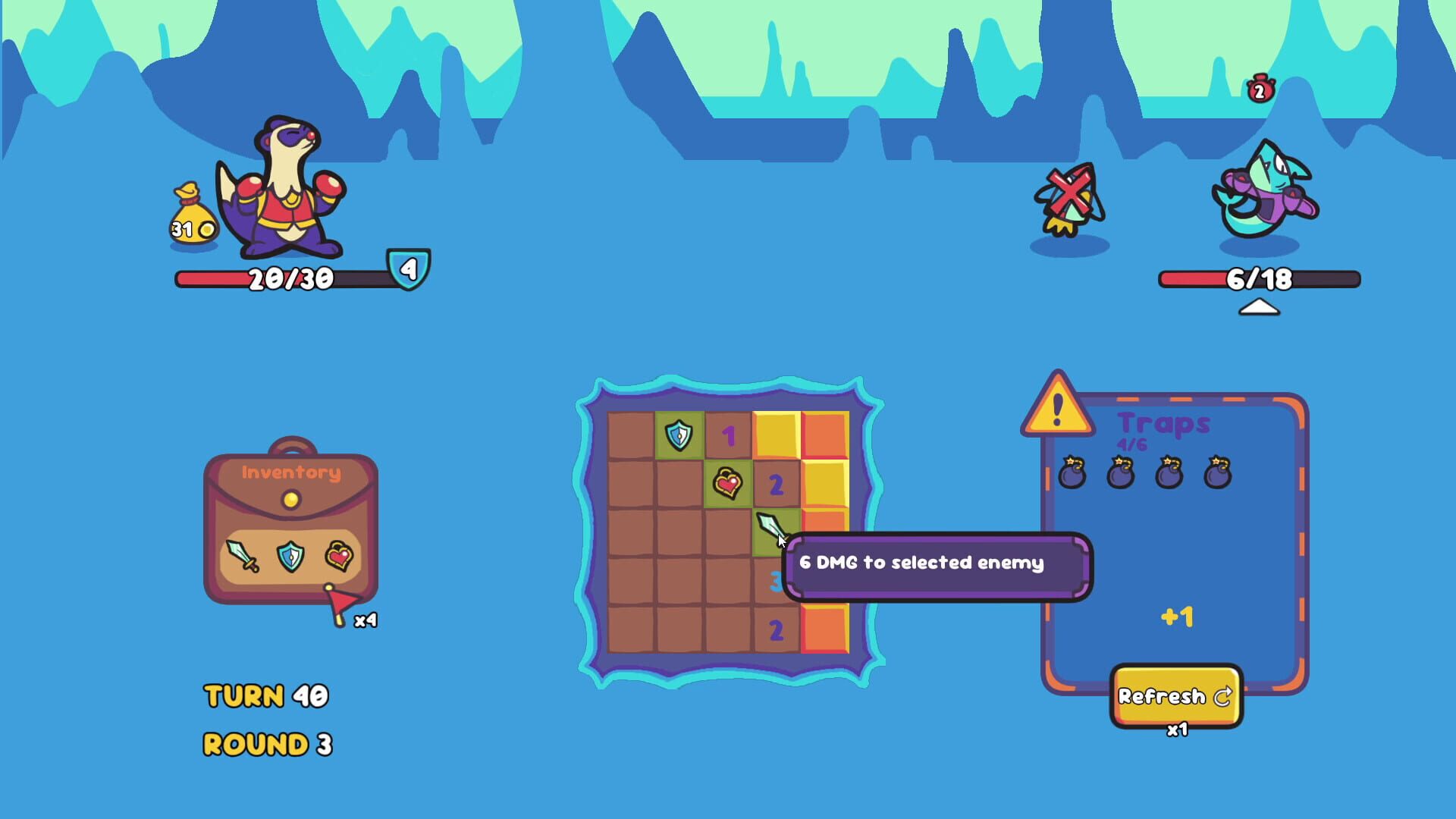Click the red timer icon at top right
Image resolution: width=1456 pixels, height=819 pixels.
coord(1259,89)
